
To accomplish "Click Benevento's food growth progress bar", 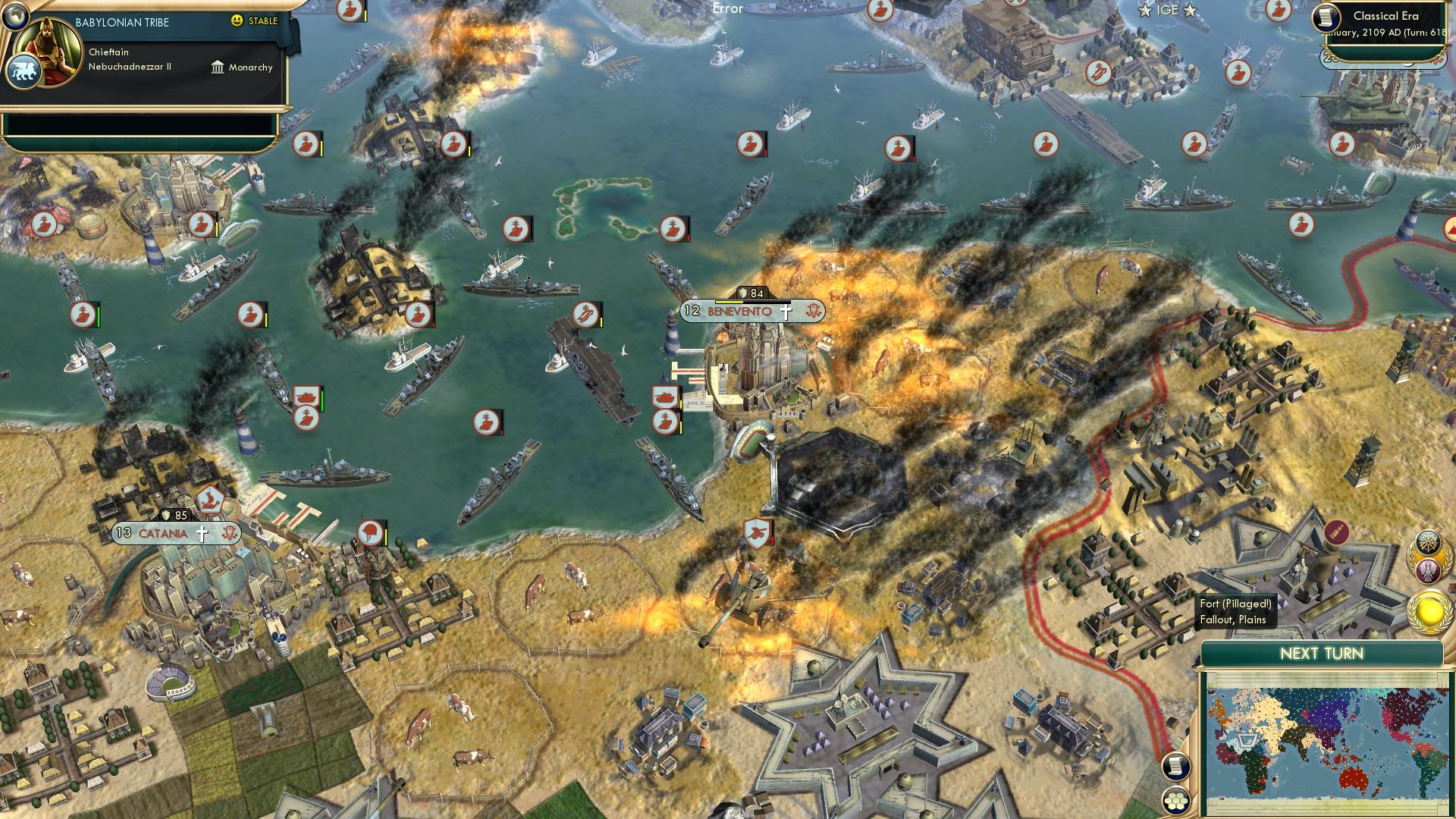I will (x=753, y=302).
